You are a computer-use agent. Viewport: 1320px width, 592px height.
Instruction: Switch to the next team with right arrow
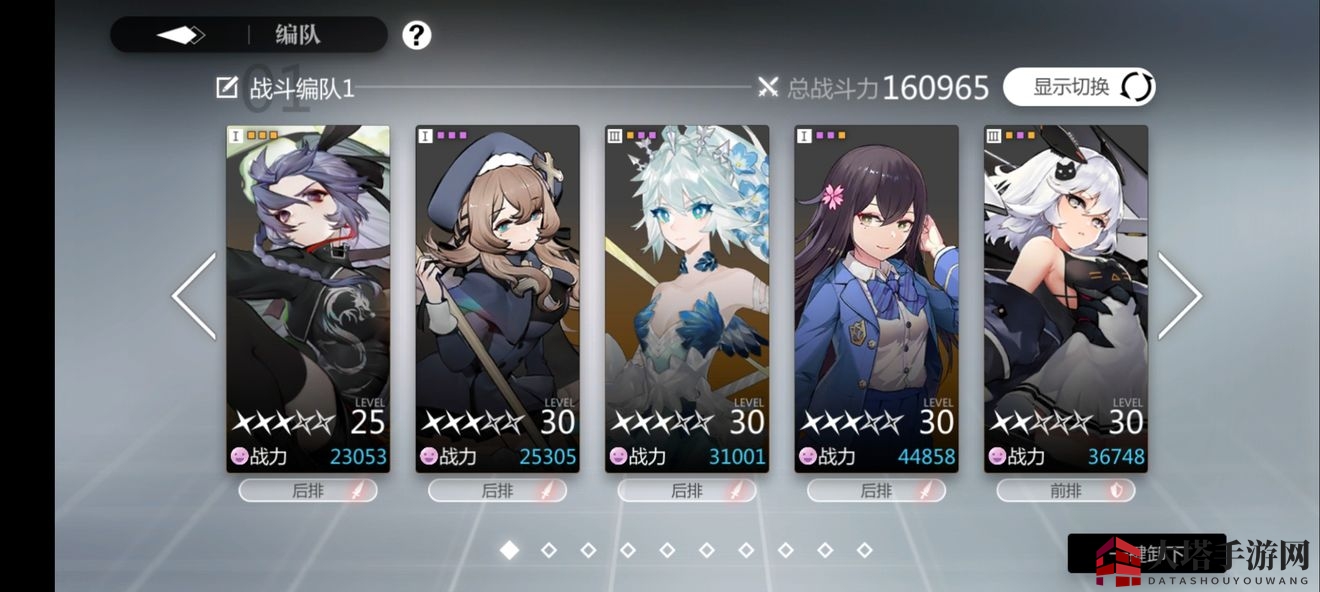tap(1180, 296)
